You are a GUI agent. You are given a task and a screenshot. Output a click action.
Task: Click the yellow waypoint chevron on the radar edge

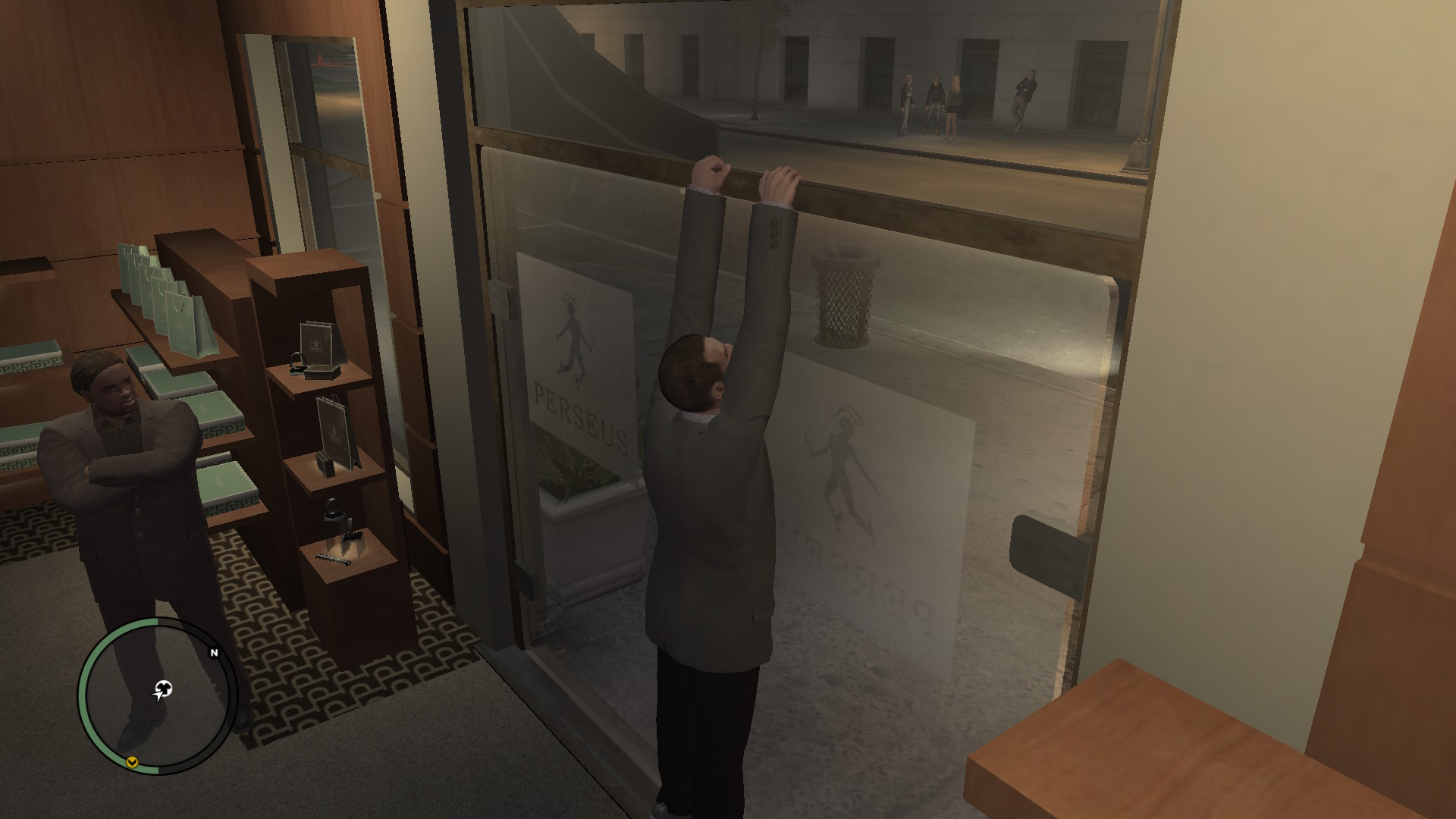point(132,761)
